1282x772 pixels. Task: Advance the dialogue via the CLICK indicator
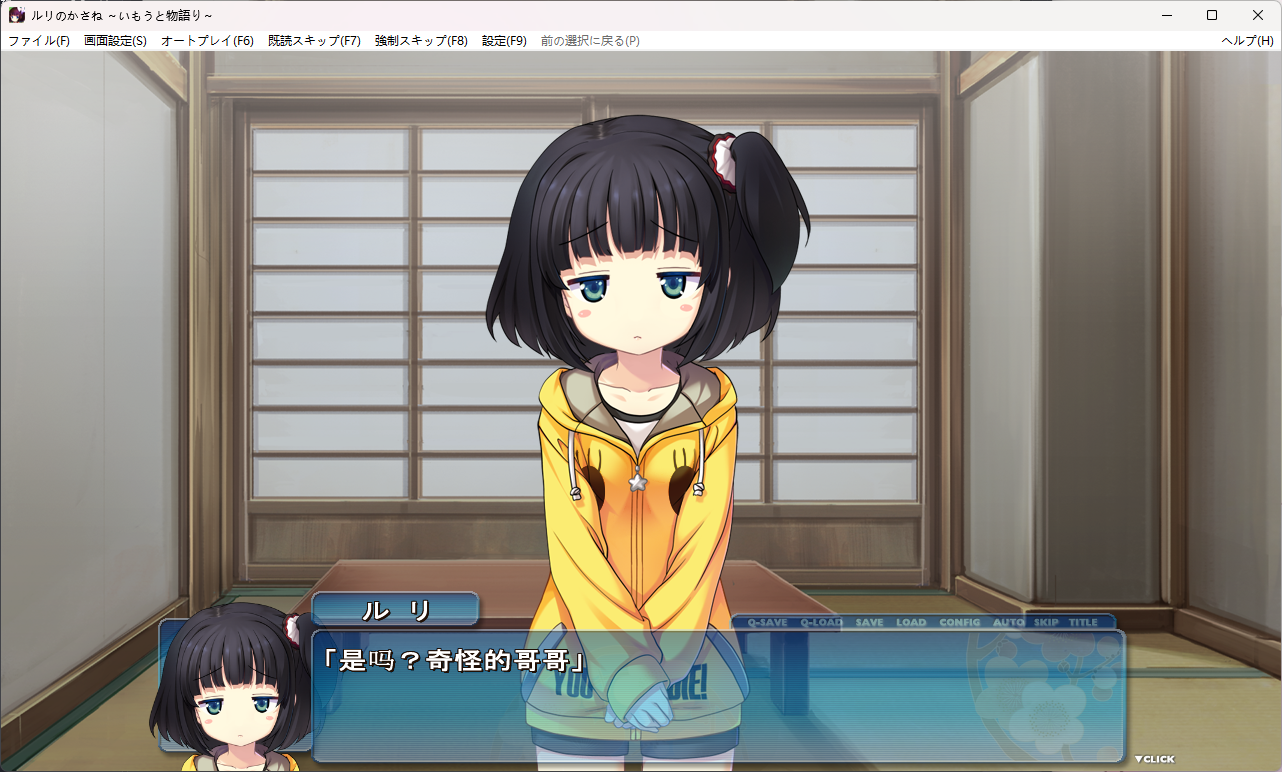1154,759
